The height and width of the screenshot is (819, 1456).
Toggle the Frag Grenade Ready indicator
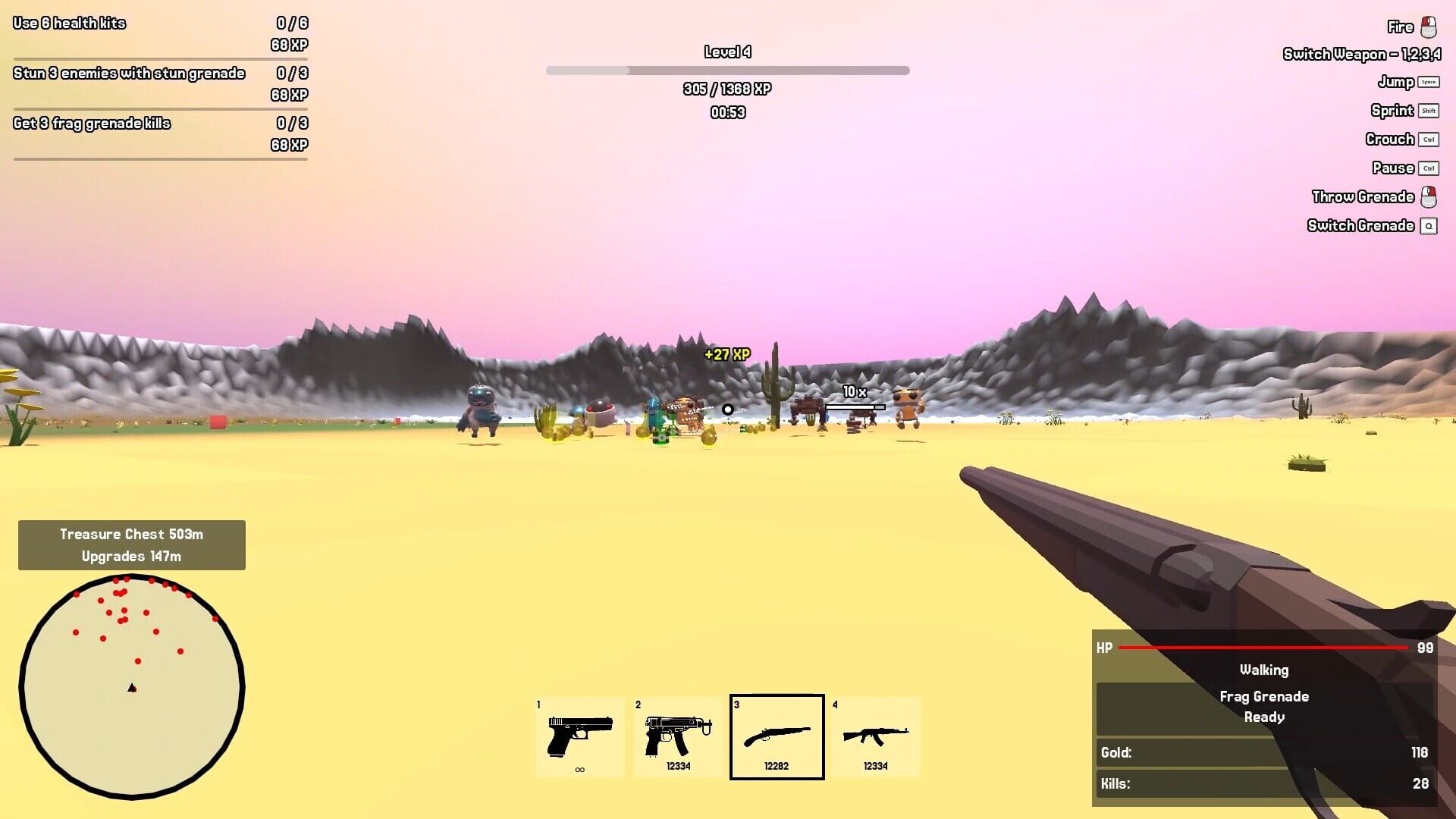1264,707
